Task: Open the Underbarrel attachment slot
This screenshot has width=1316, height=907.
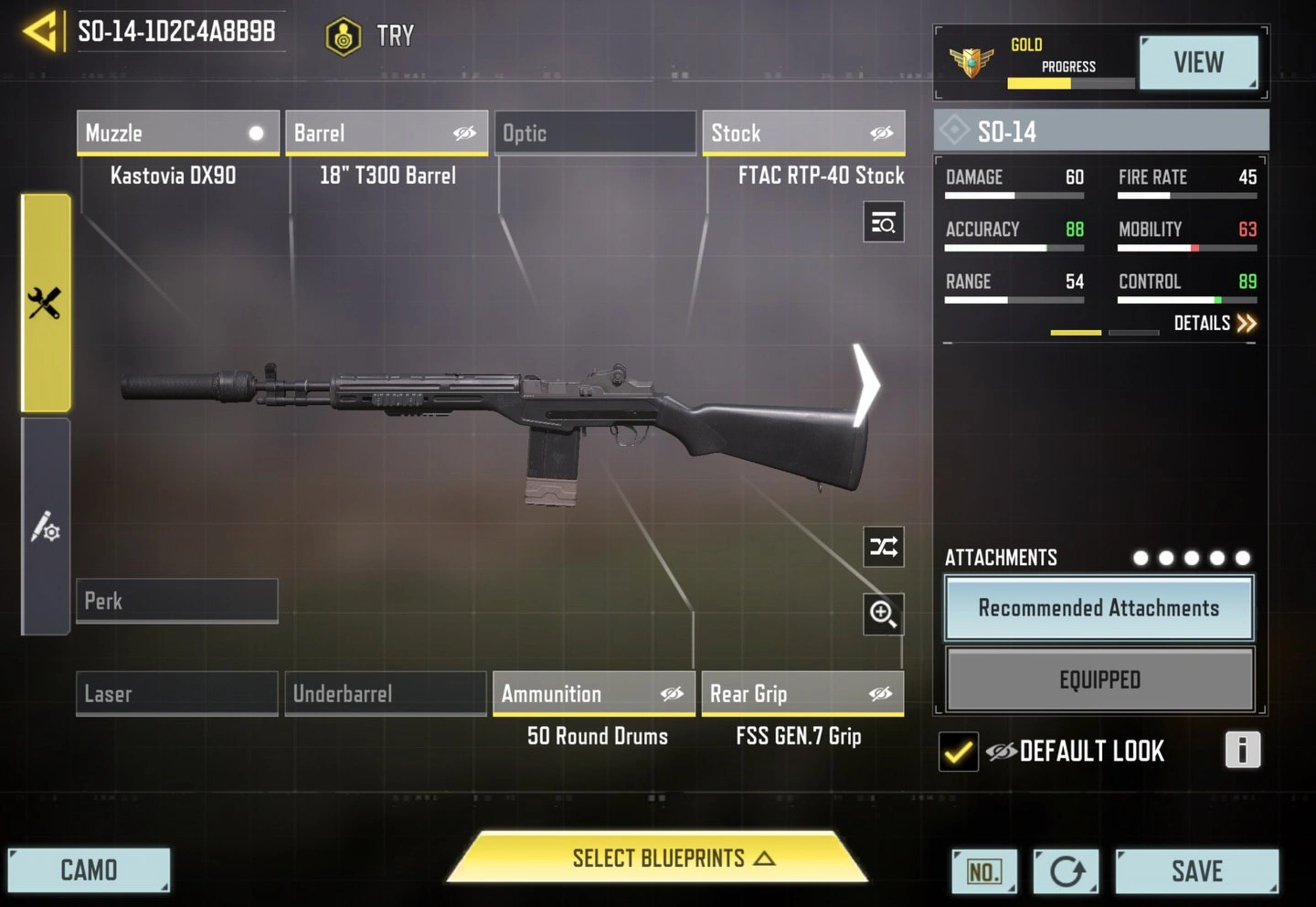Action: [386, 694]
